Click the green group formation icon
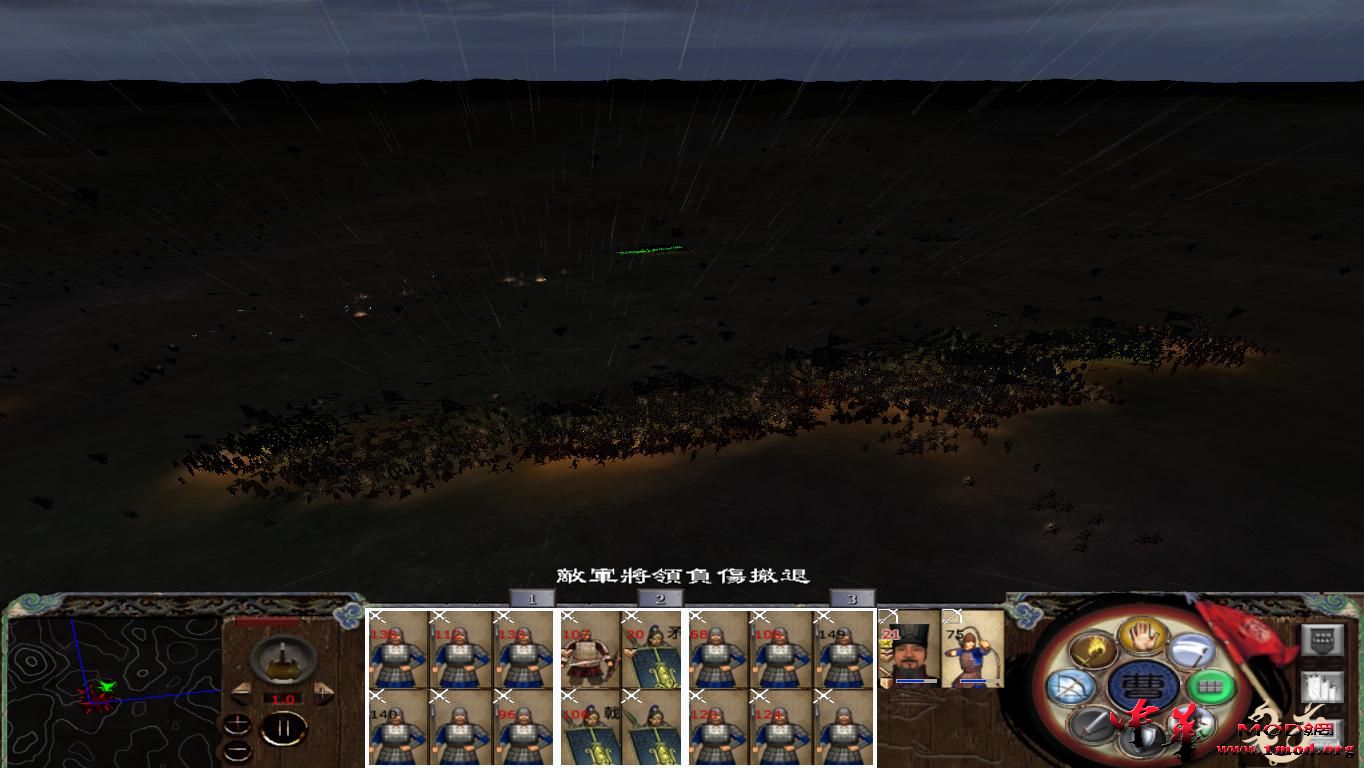Viewport: 1364px width, 768px height. 1211,687
